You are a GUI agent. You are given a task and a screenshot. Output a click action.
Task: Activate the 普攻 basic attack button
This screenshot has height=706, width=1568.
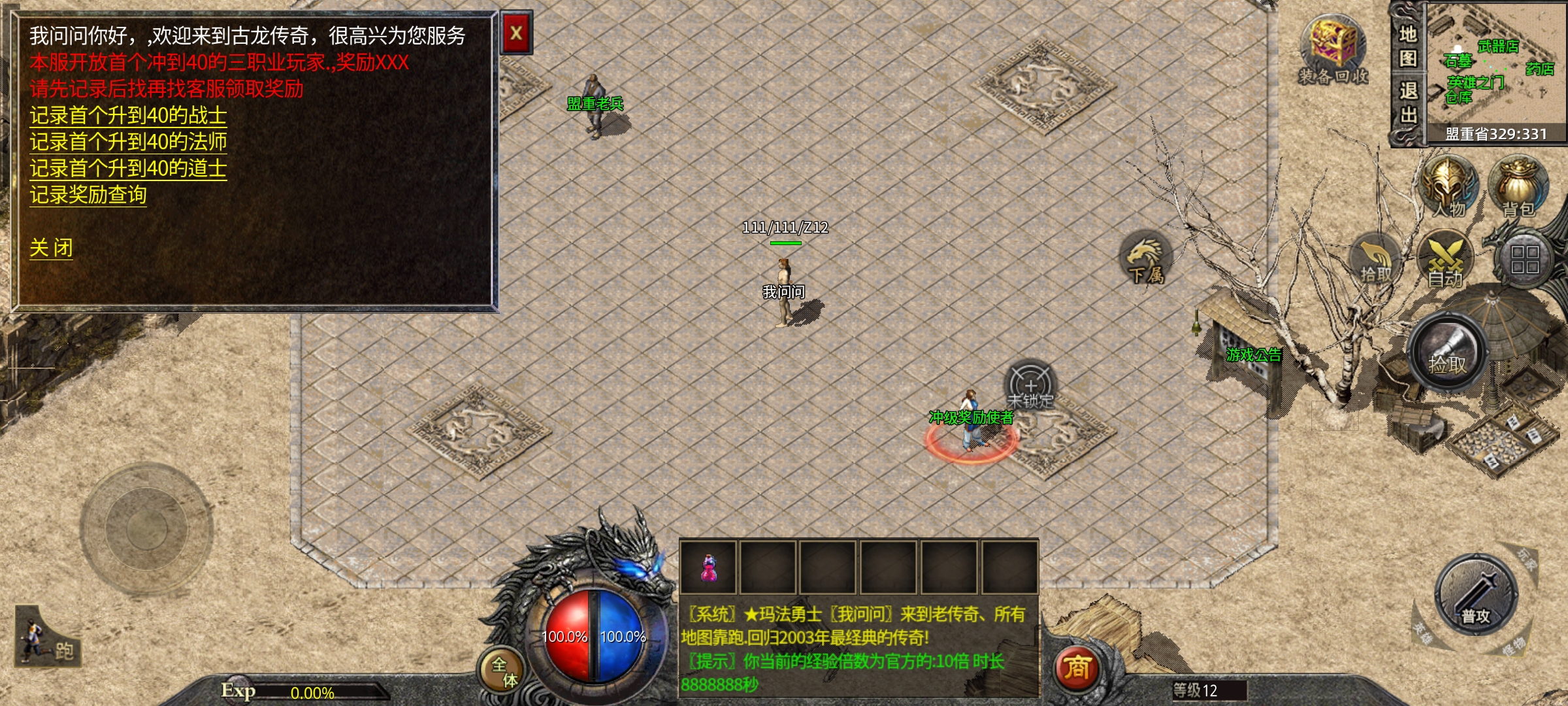click(1476, 595)
